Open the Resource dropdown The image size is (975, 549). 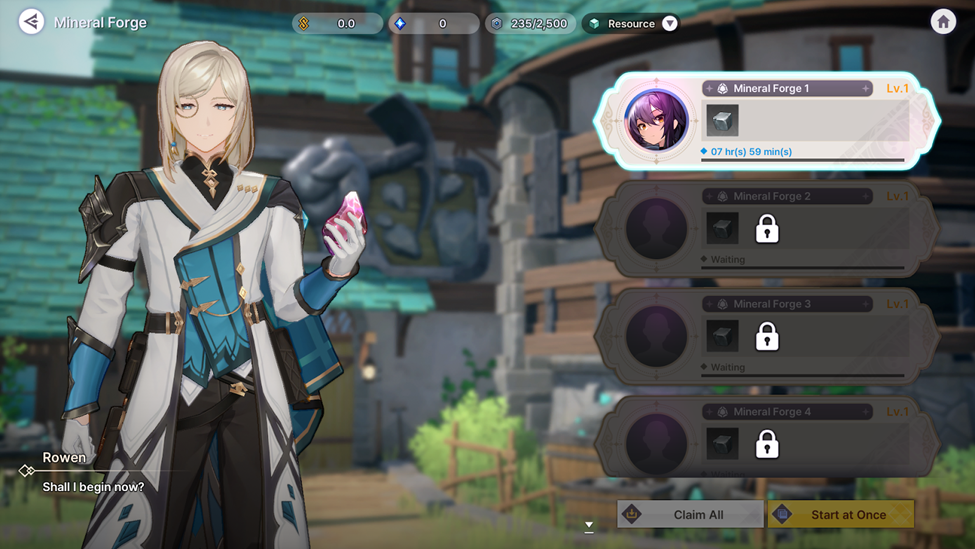[x=670, y=23]
